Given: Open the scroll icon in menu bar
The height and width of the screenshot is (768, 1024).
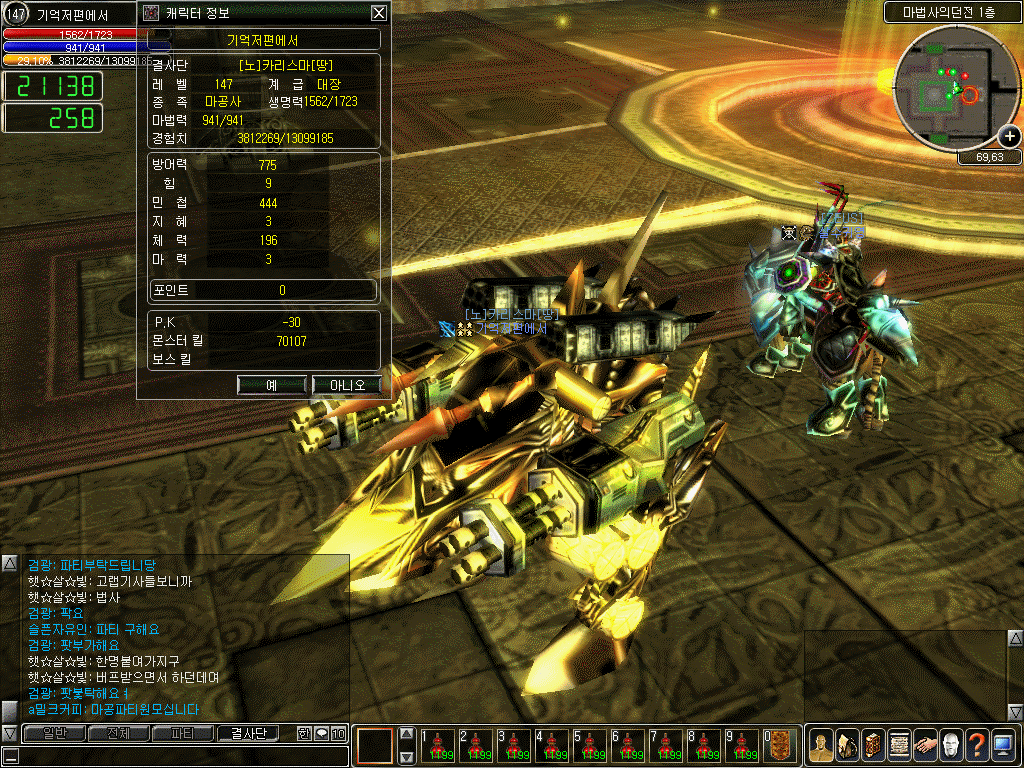Looking at the screenshot, I should click(899, 745).
